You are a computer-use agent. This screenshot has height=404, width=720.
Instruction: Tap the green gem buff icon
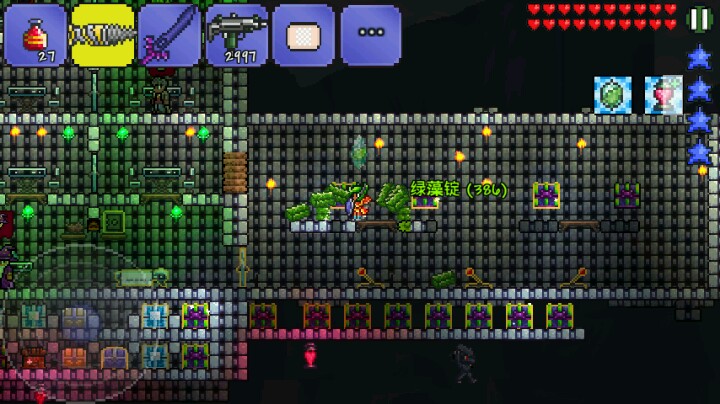coord(613,95)
